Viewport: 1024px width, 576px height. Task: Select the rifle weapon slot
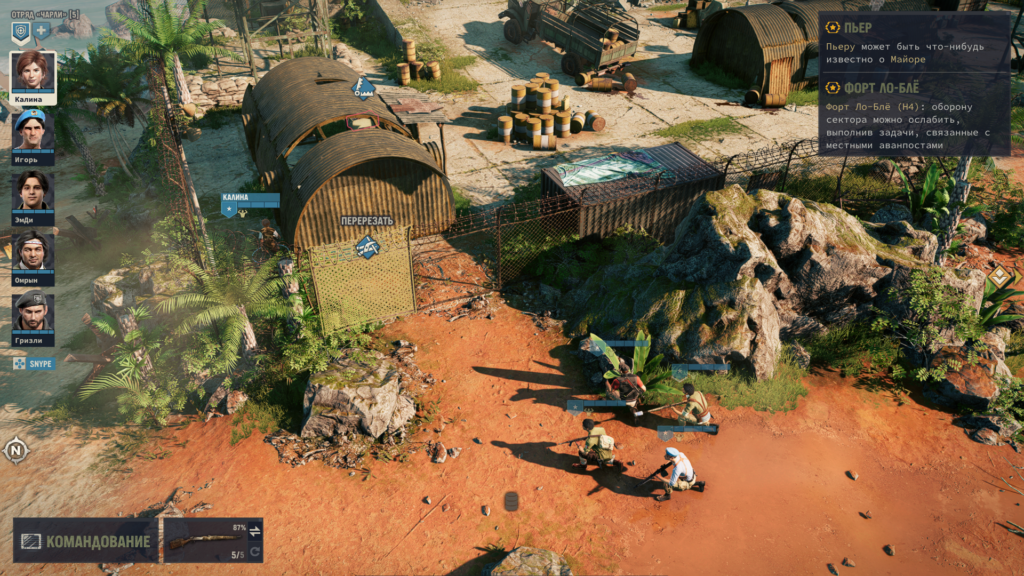point(203,540)
